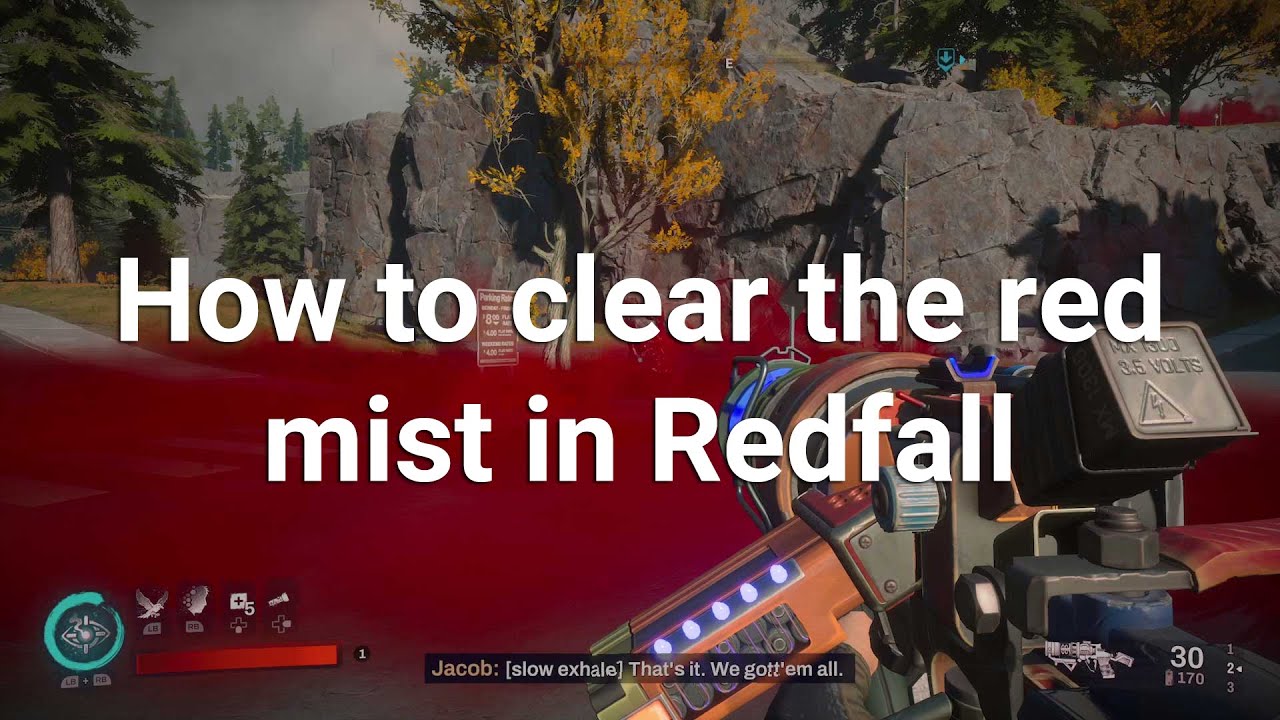Click the red health bar
The width and height of the screenshot is (1280, 720).
click(x=238, y=657)
